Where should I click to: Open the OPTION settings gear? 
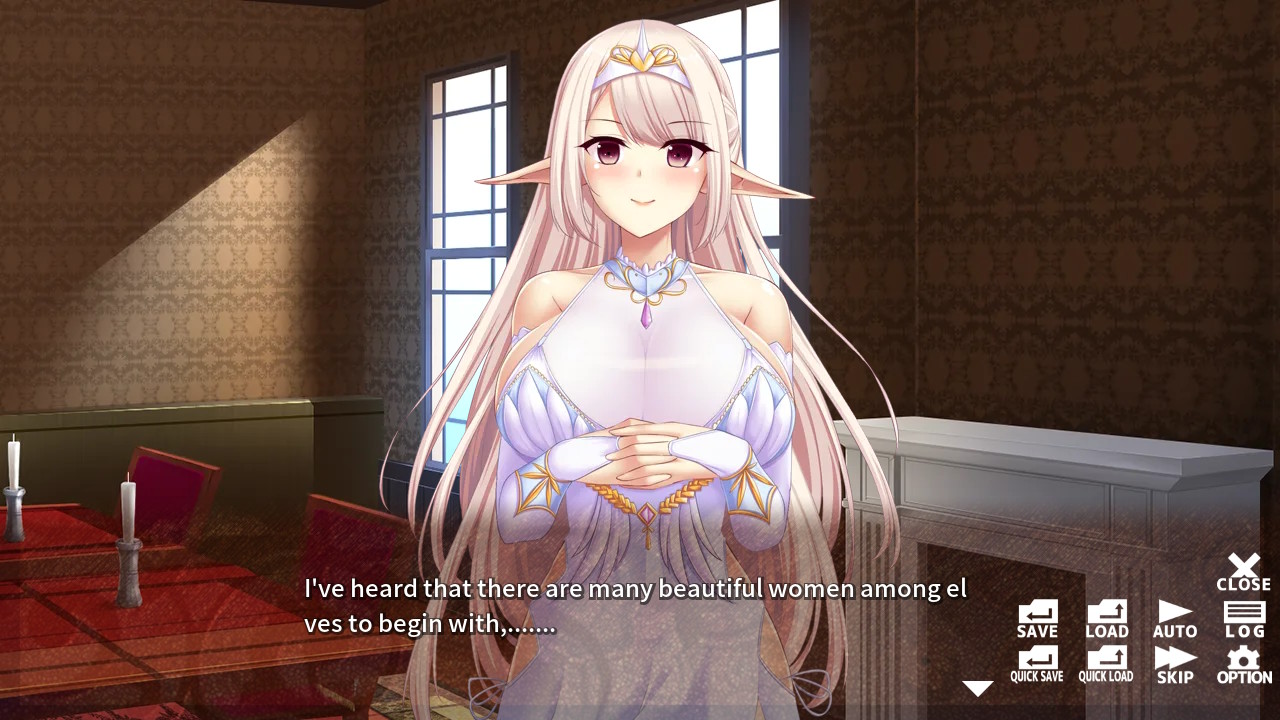(1243, 659)
